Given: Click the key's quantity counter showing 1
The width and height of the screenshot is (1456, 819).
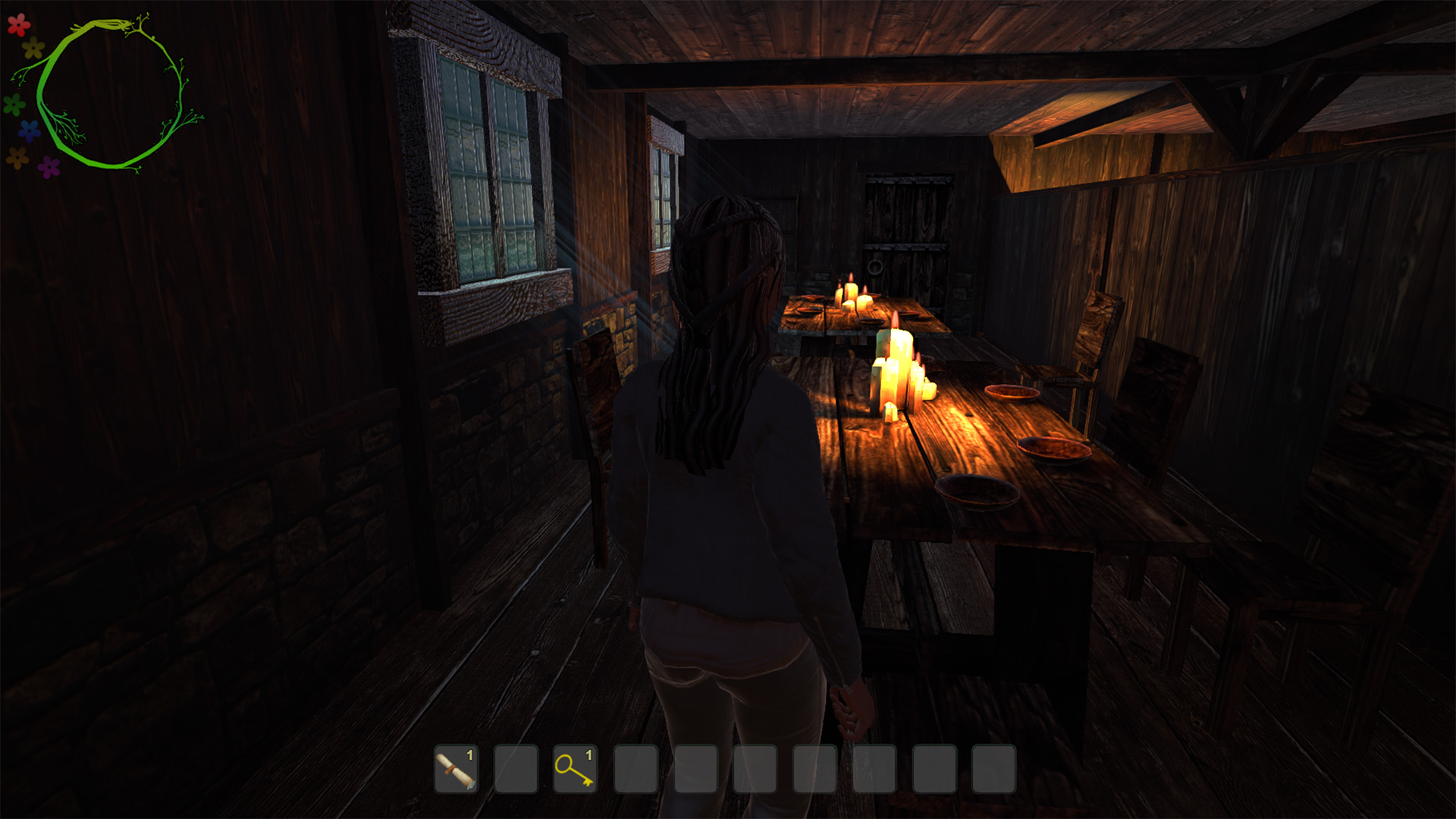Looking at the screenshot, I should (589, 755).
